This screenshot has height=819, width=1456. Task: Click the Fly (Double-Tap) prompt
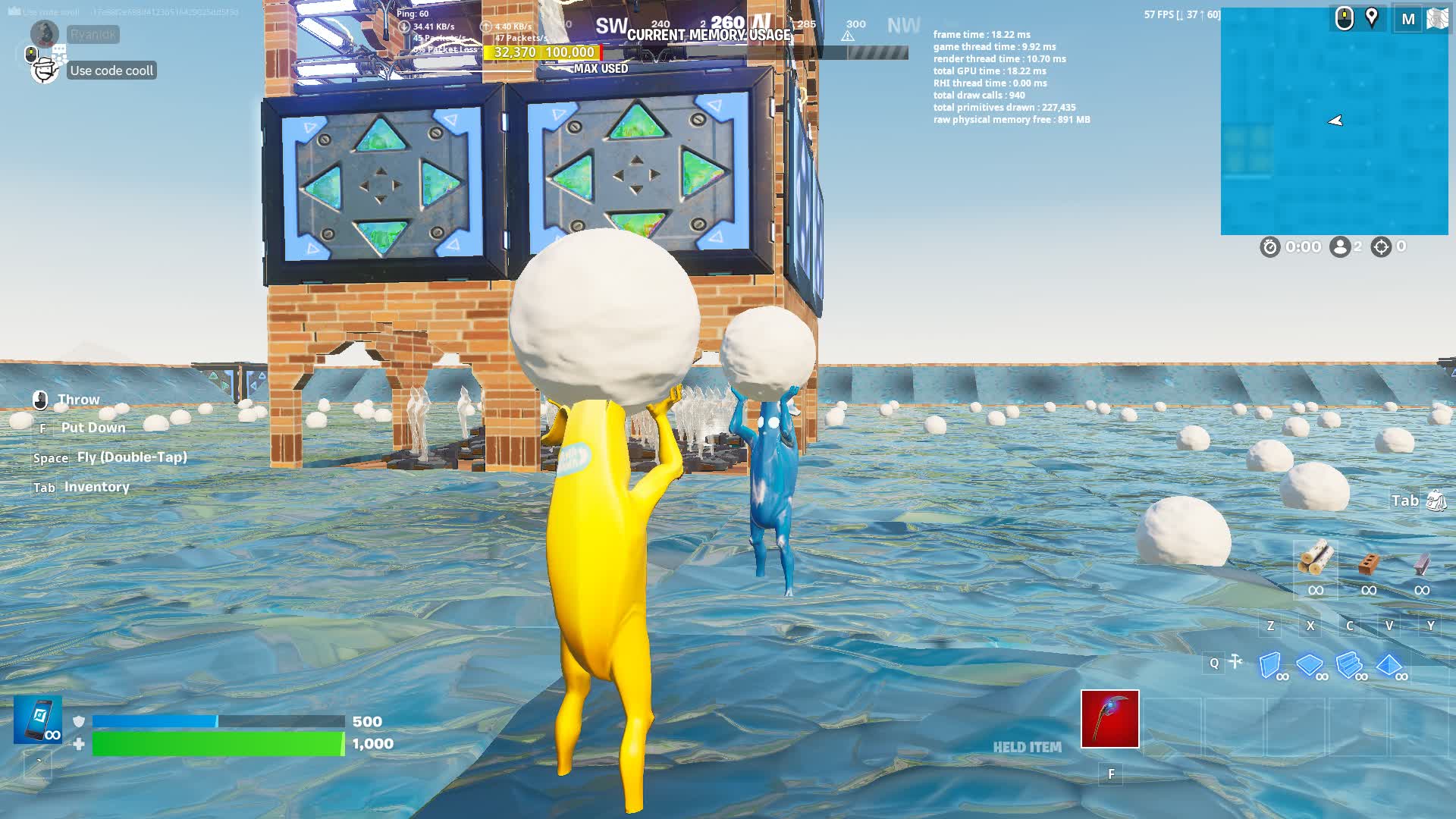tap(132, 457)
